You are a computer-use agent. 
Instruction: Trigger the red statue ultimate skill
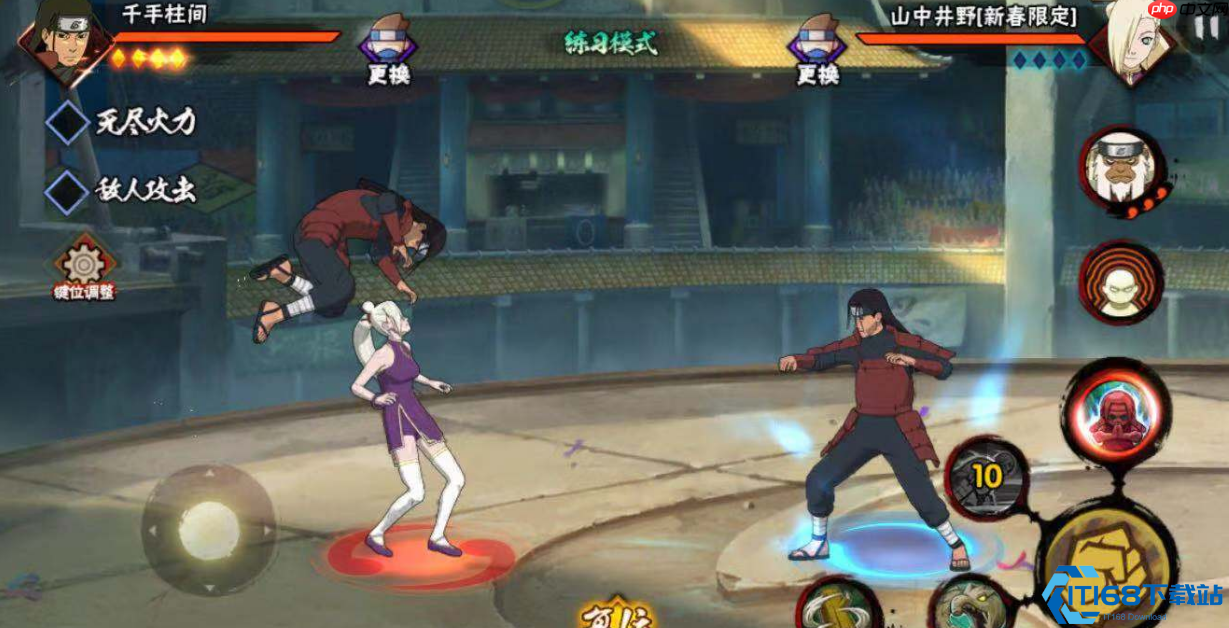(1115, 412)
